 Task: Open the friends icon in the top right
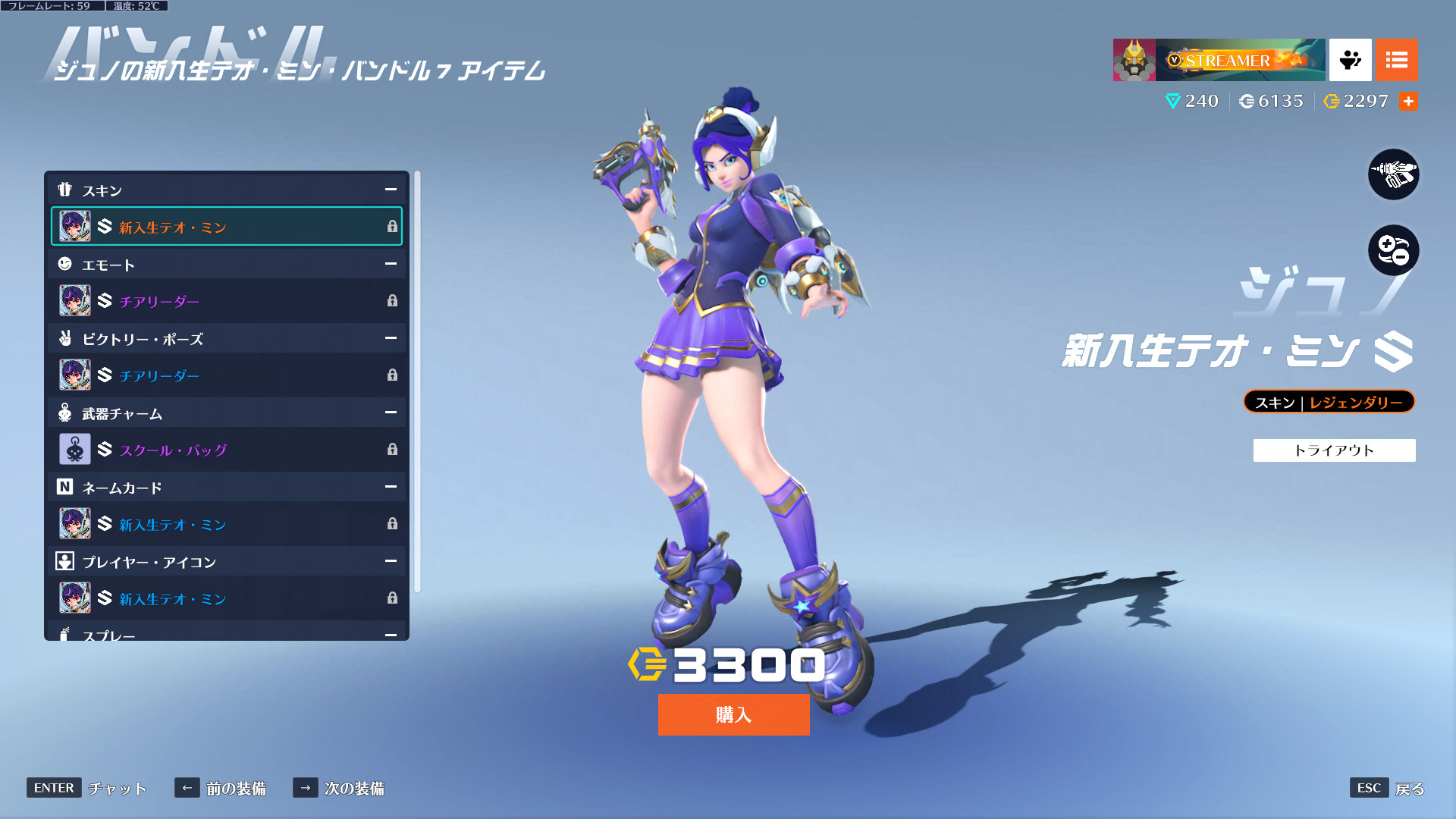click(1349, 60)
